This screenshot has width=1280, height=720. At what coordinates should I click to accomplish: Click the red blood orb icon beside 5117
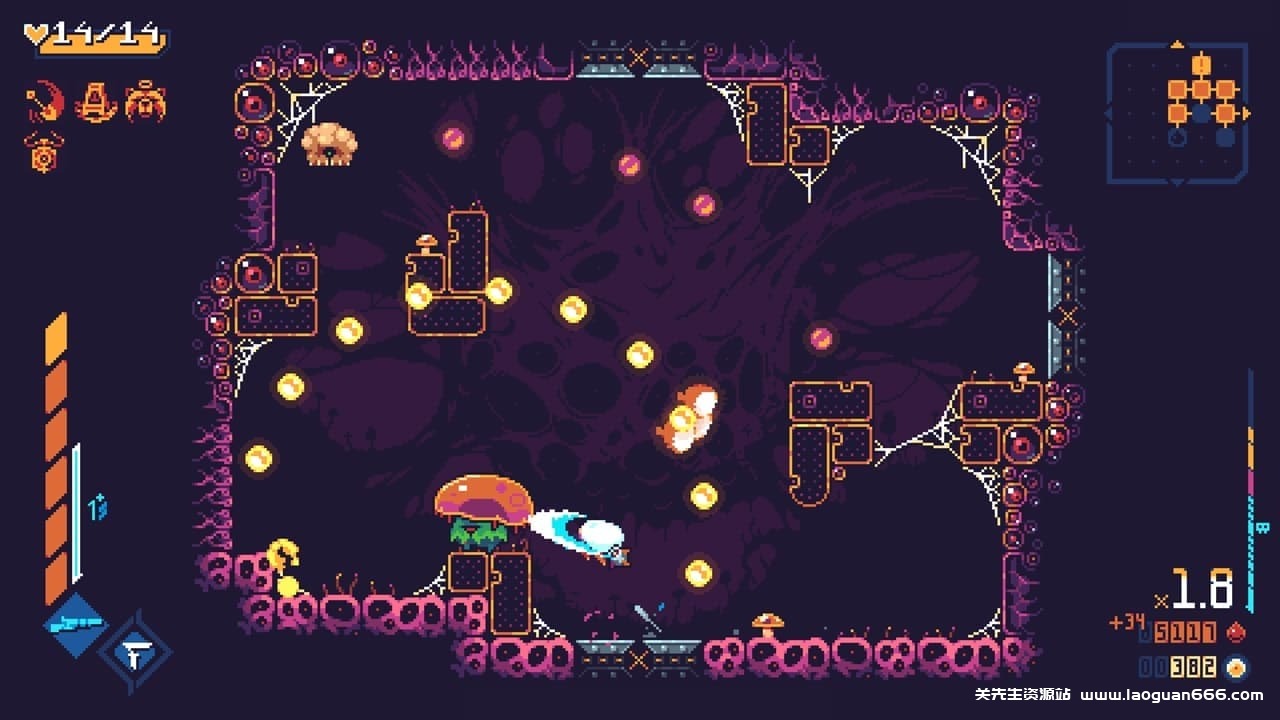[1236, 632]
